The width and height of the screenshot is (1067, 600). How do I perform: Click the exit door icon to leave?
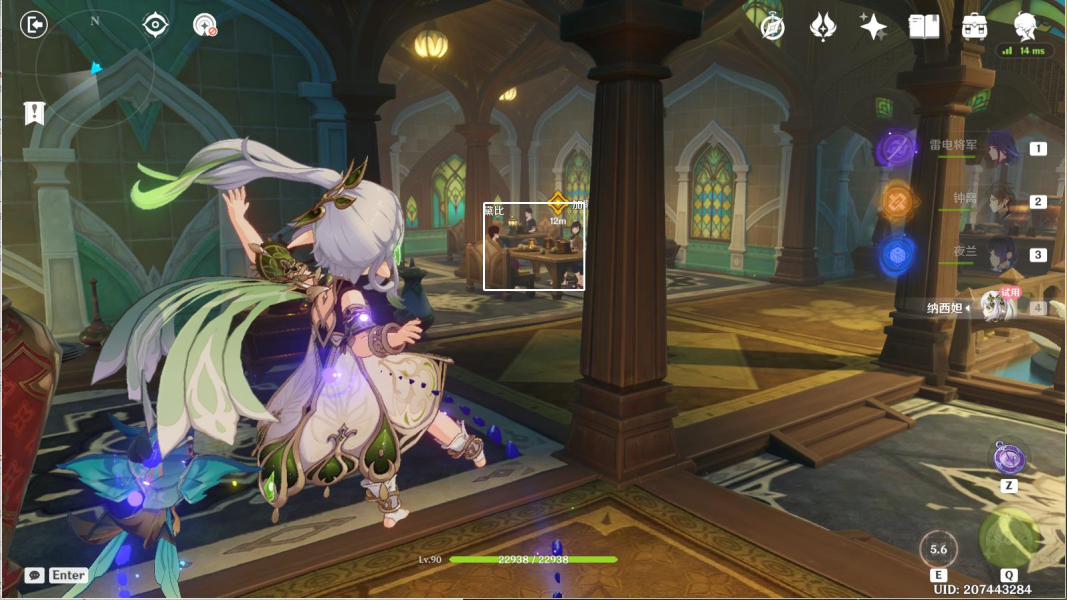(35, 25)
